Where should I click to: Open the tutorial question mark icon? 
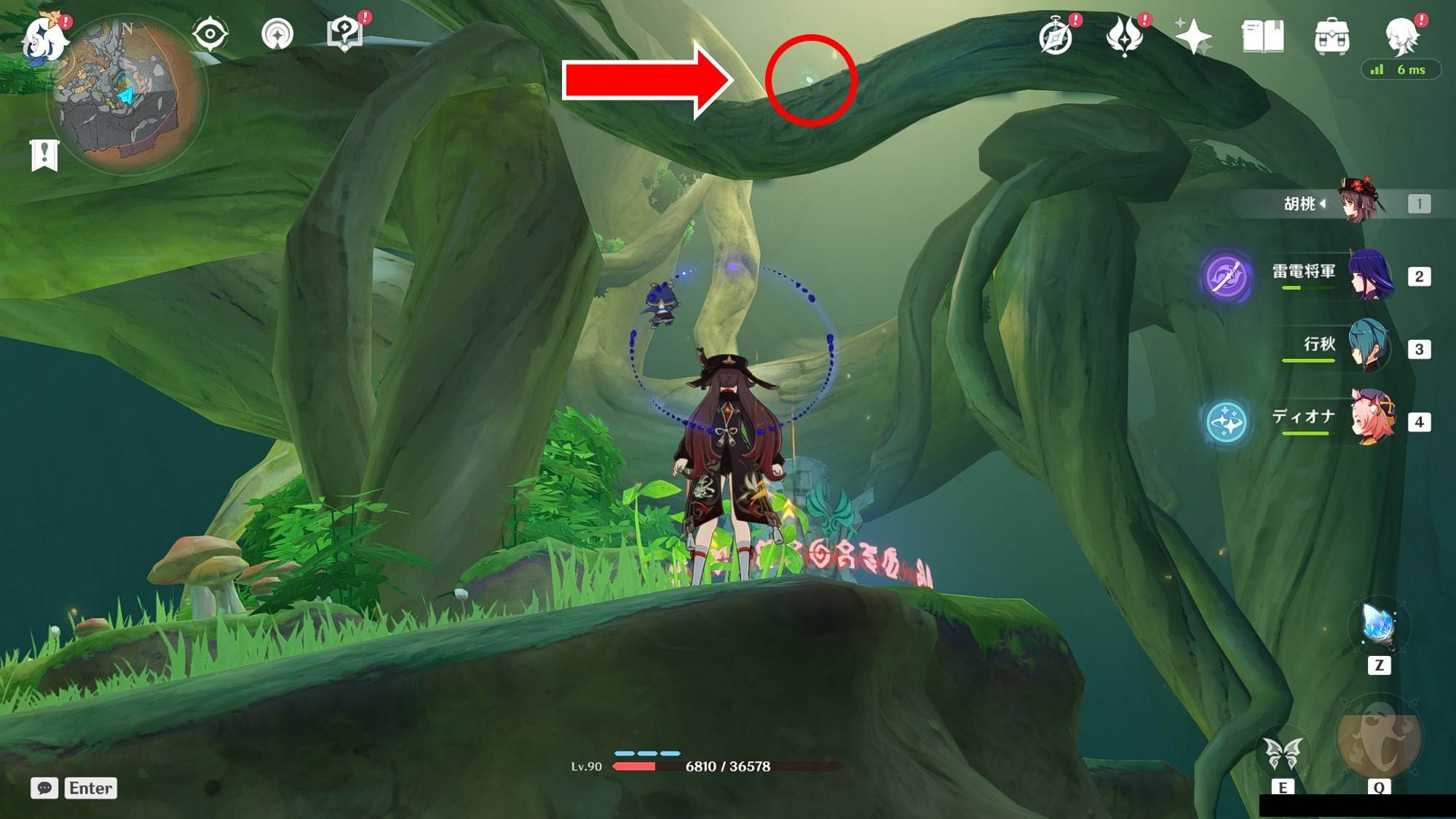(344, 33)
